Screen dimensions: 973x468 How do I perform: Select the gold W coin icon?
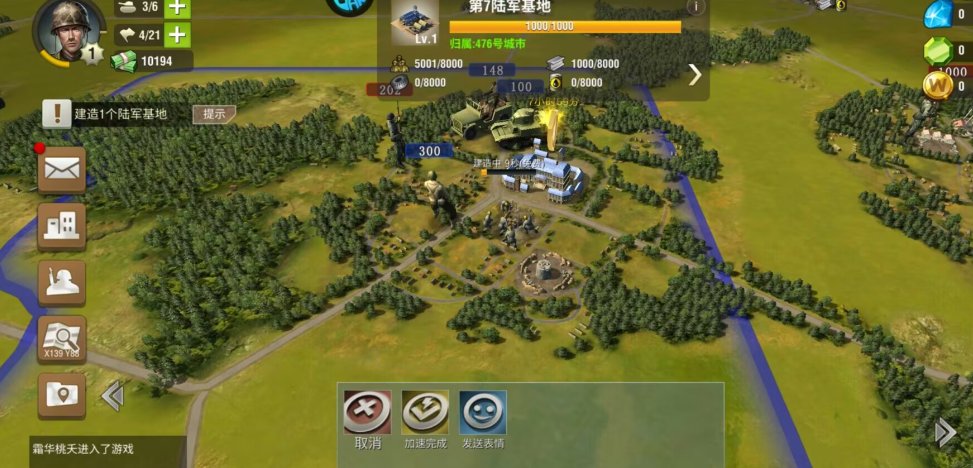coord(938,87)
